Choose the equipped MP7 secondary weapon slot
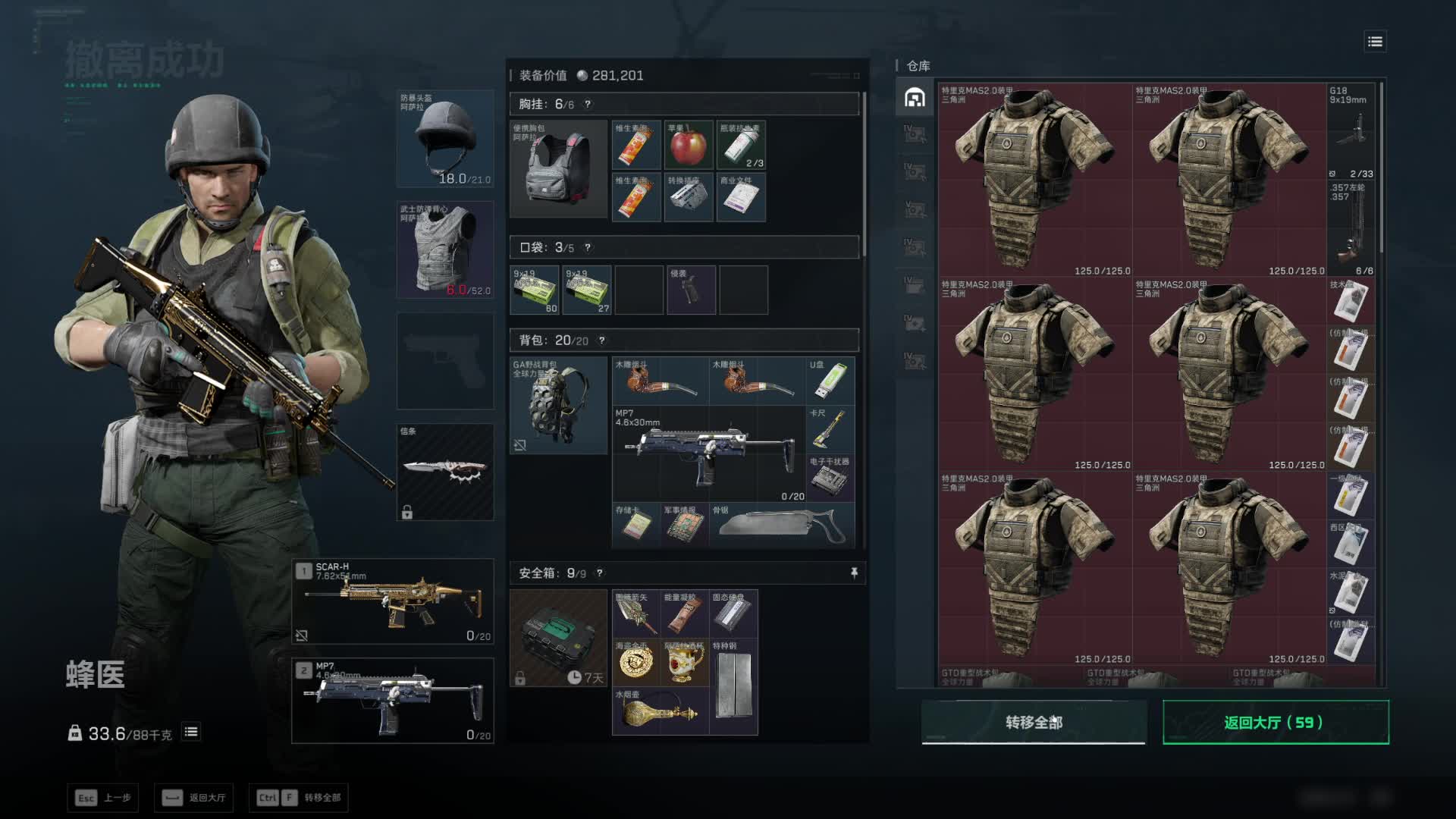This screenshot has height=819, width=1456. (393, 701)
